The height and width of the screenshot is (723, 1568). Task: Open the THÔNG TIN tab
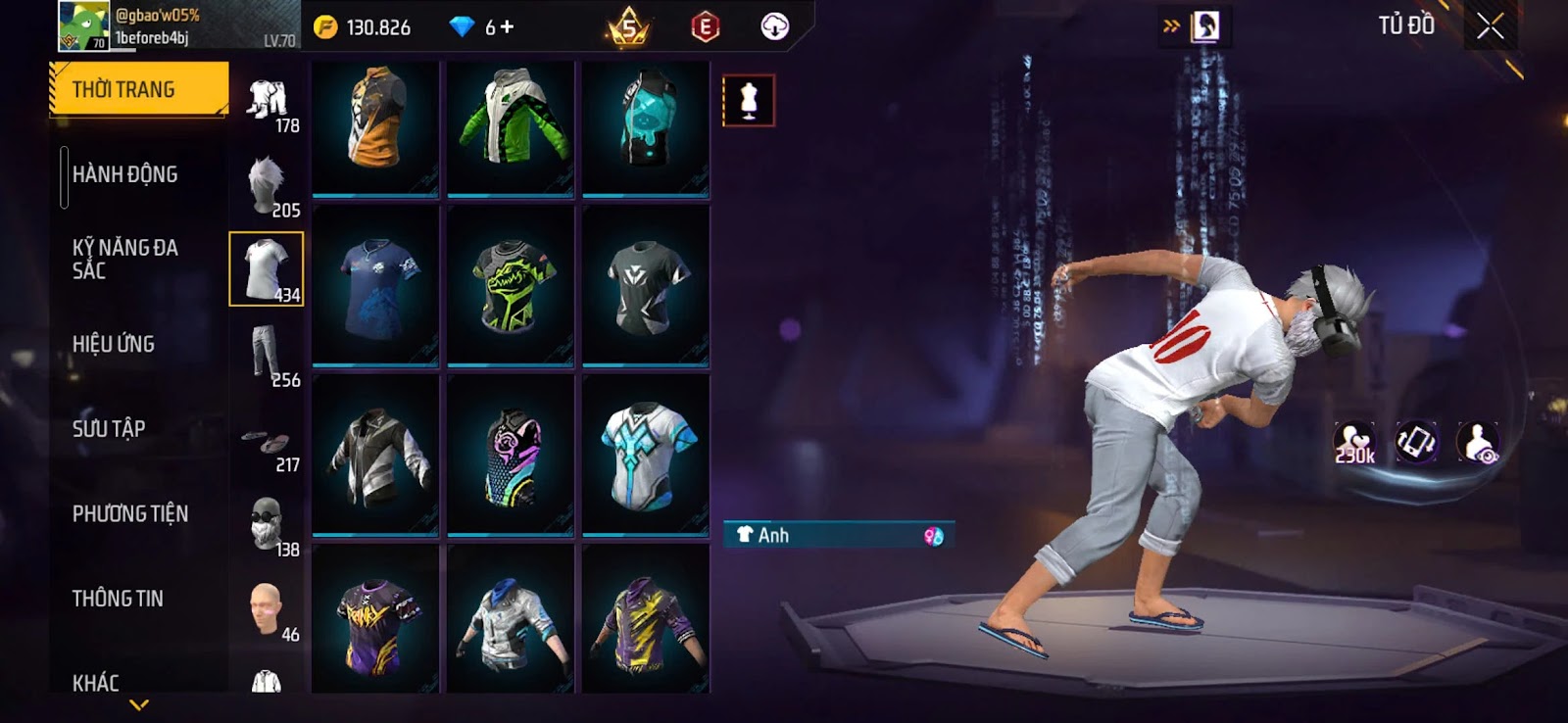coord(118,598)
